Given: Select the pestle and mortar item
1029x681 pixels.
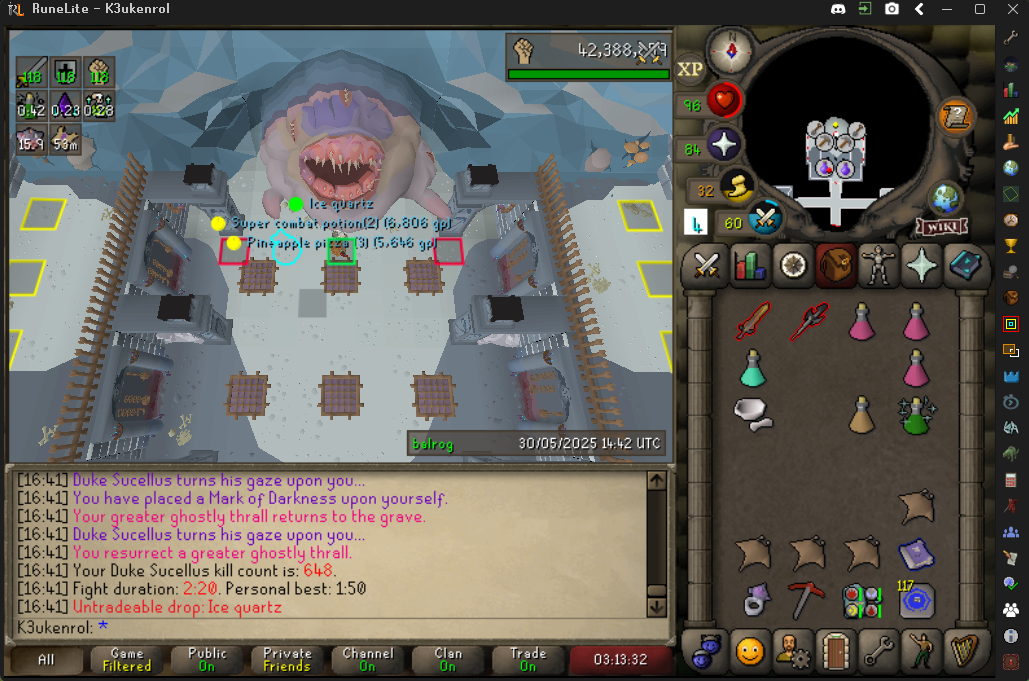Looking at the screenshot, I should [x=752, y=410].
